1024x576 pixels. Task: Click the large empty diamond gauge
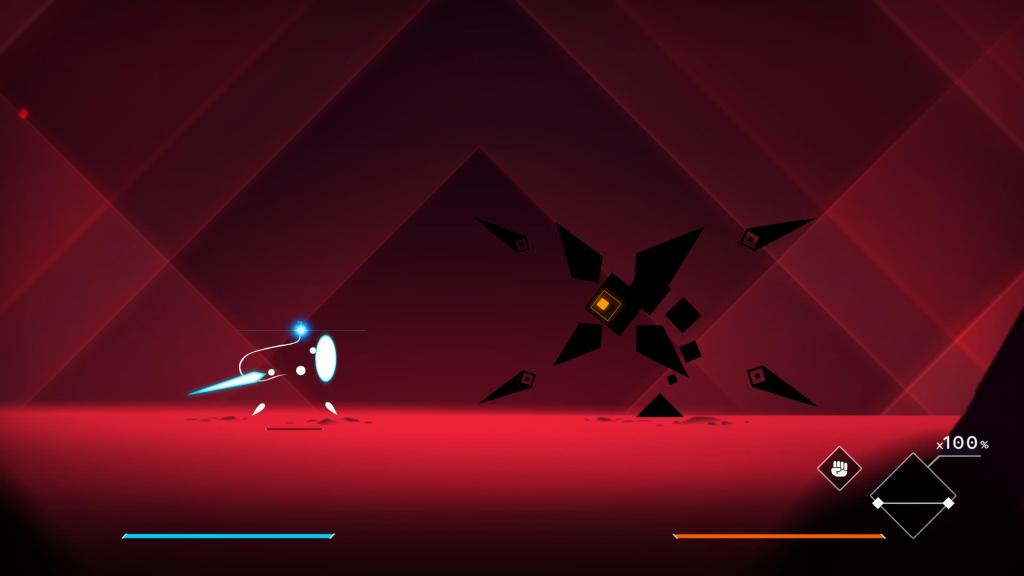[912, 495]
